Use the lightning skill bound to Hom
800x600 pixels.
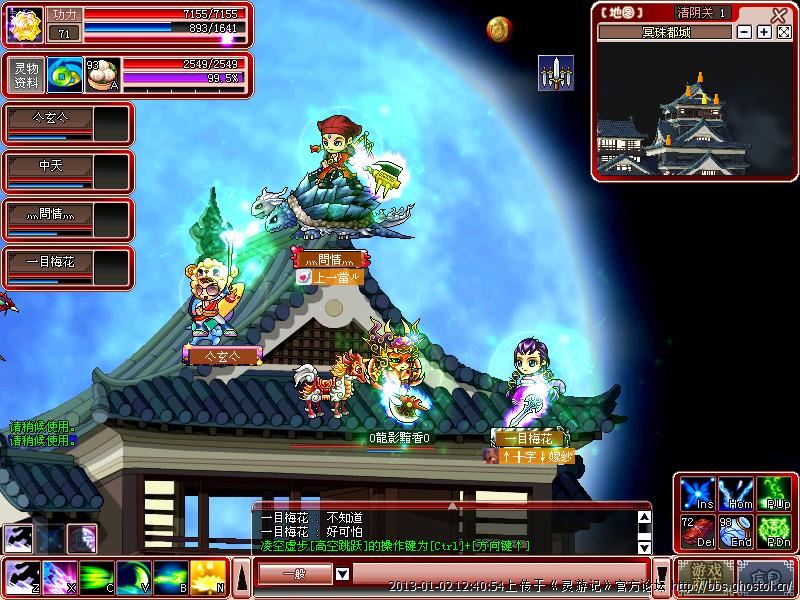(x=736, y=494)
